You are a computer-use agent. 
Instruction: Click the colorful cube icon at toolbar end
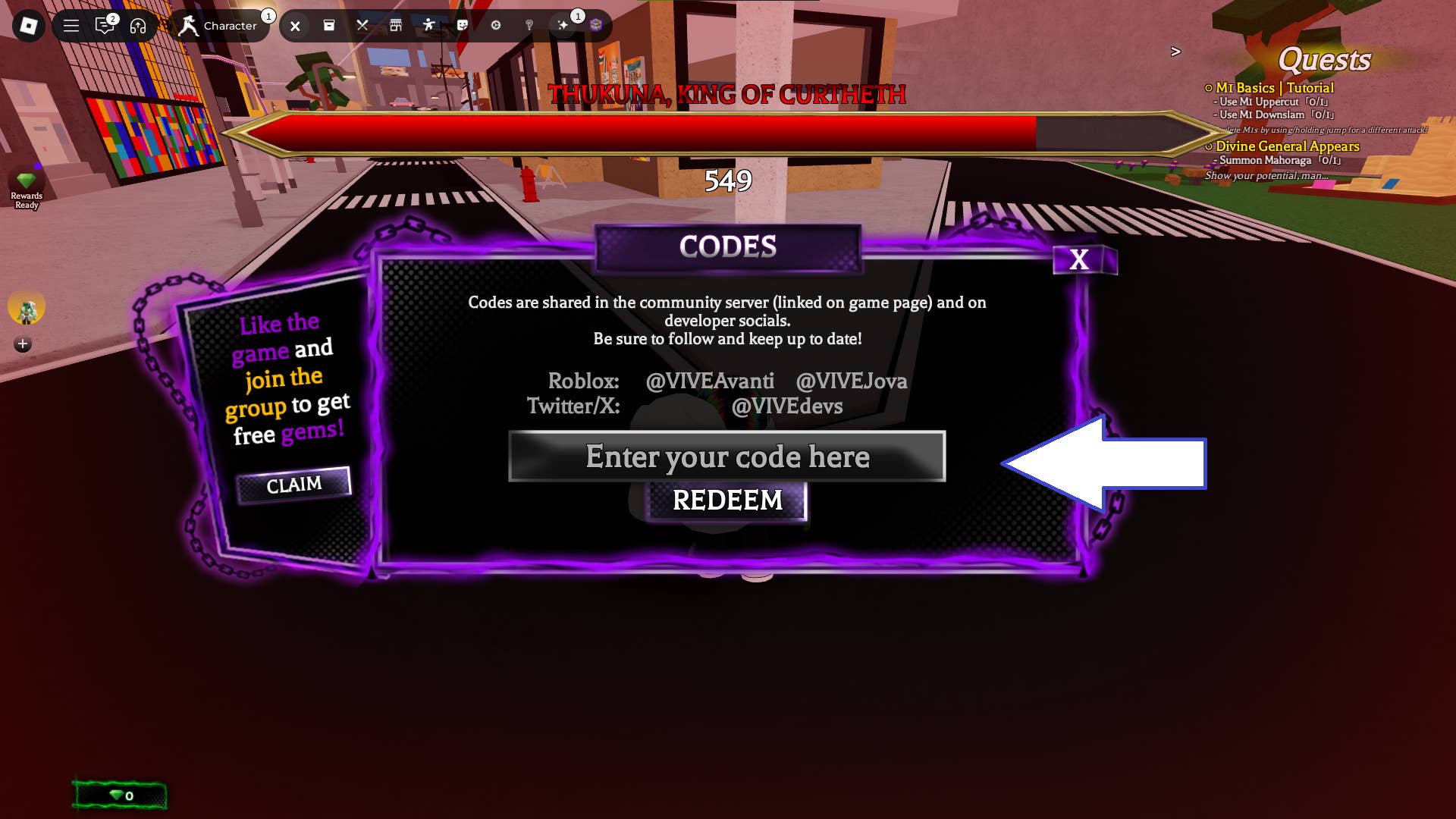596,25
